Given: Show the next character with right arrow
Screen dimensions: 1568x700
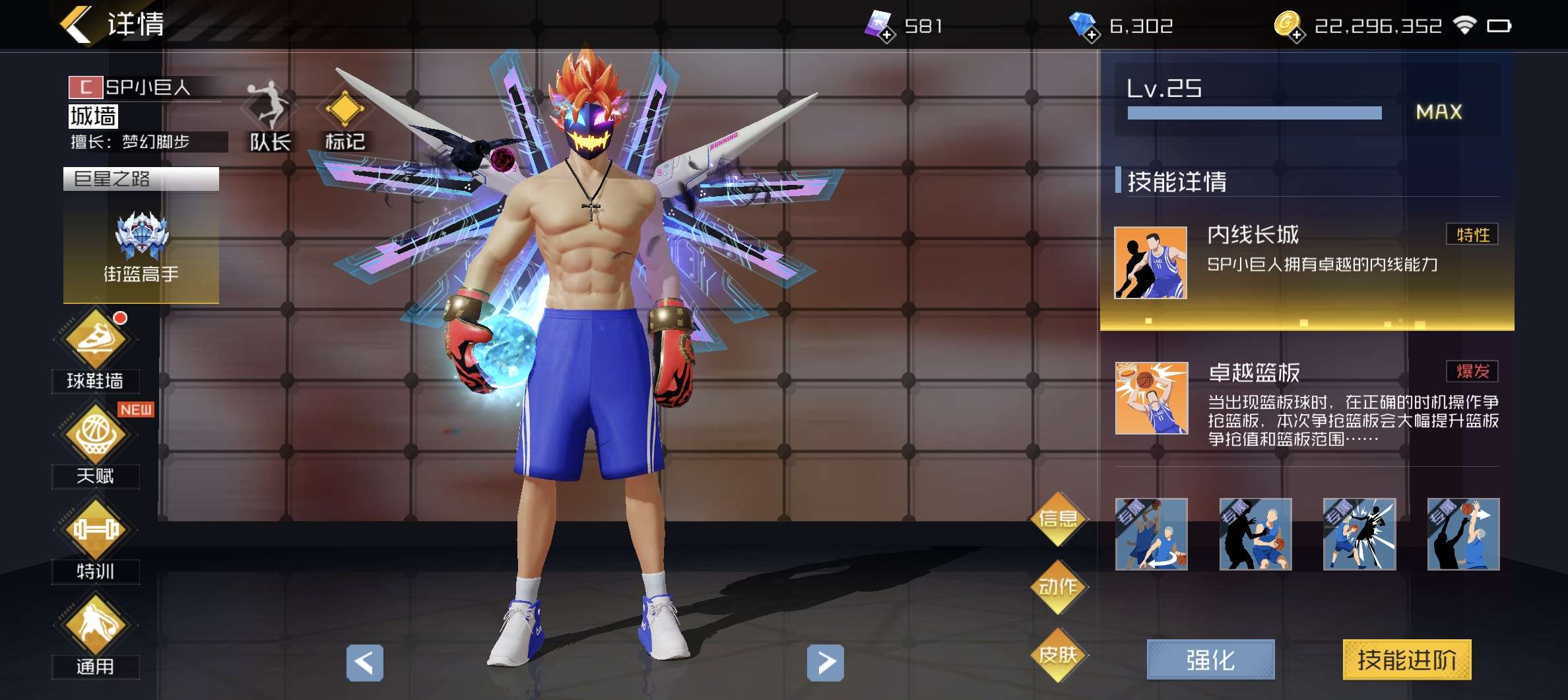Looking at the screenshot, I should (x=825, y=662).
